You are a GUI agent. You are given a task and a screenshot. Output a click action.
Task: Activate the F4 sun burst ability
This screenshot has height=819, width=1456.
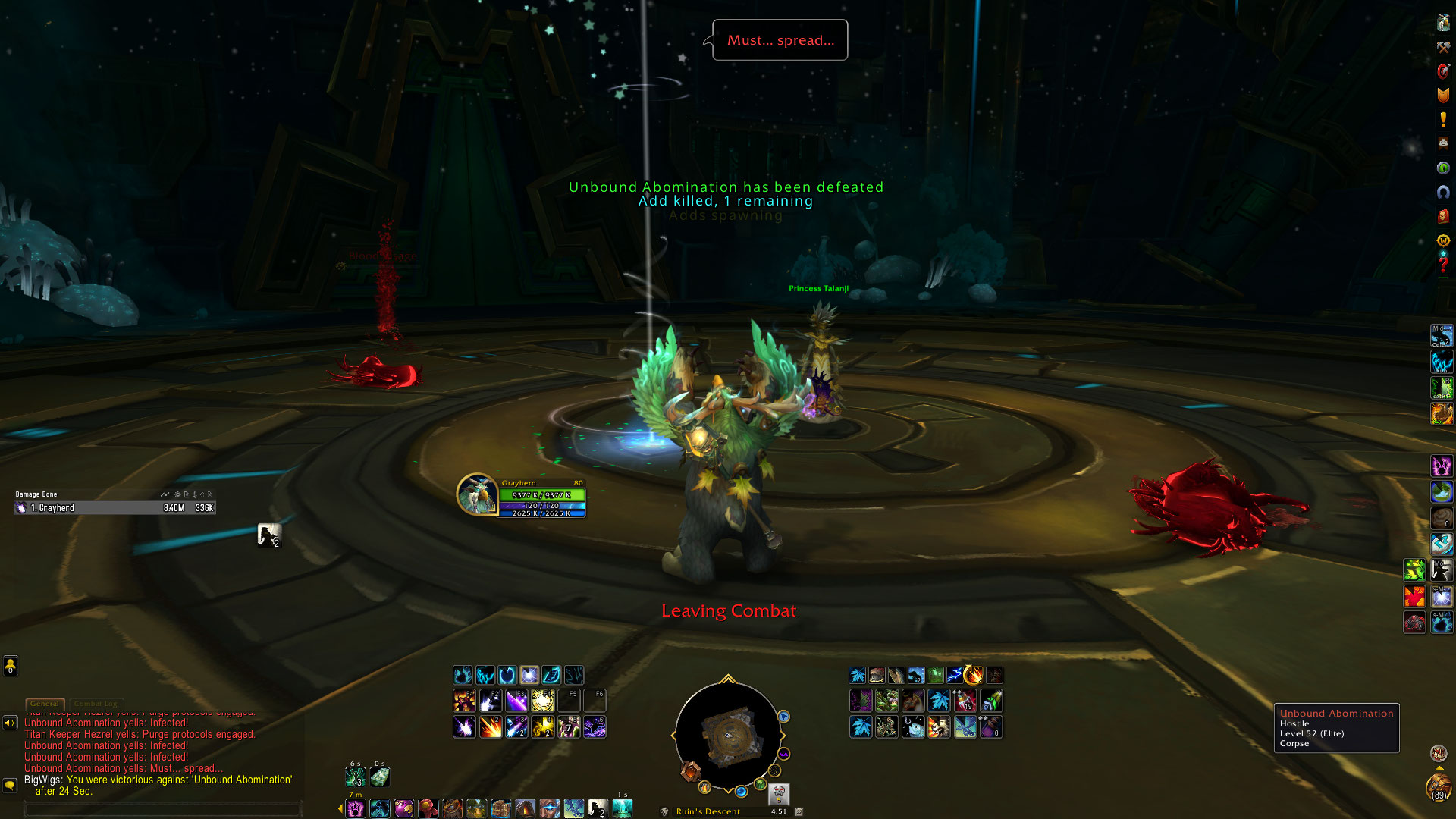coord(542,701)
